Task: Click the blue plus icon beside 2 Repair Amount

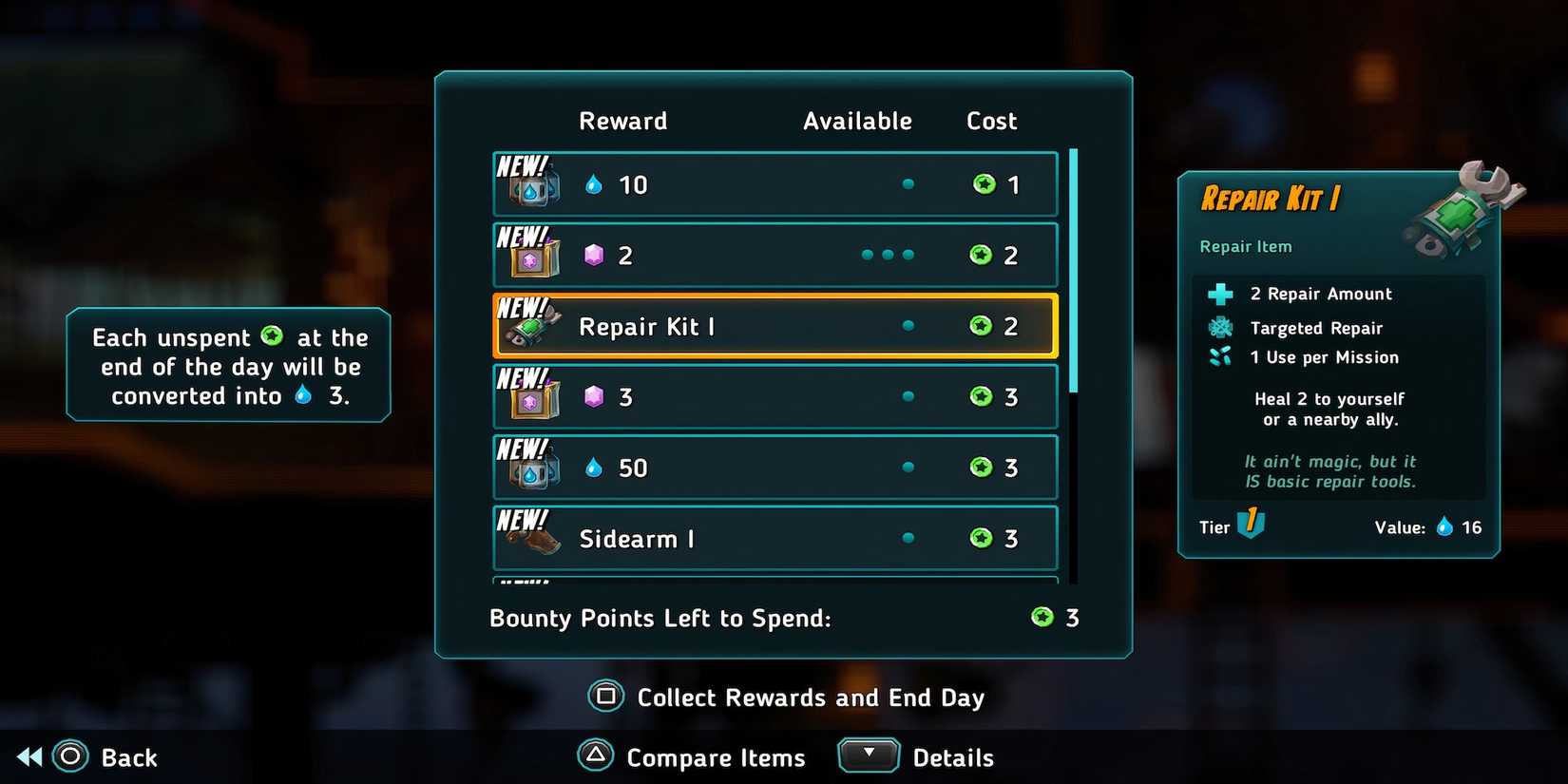Action: (1219, 294)
